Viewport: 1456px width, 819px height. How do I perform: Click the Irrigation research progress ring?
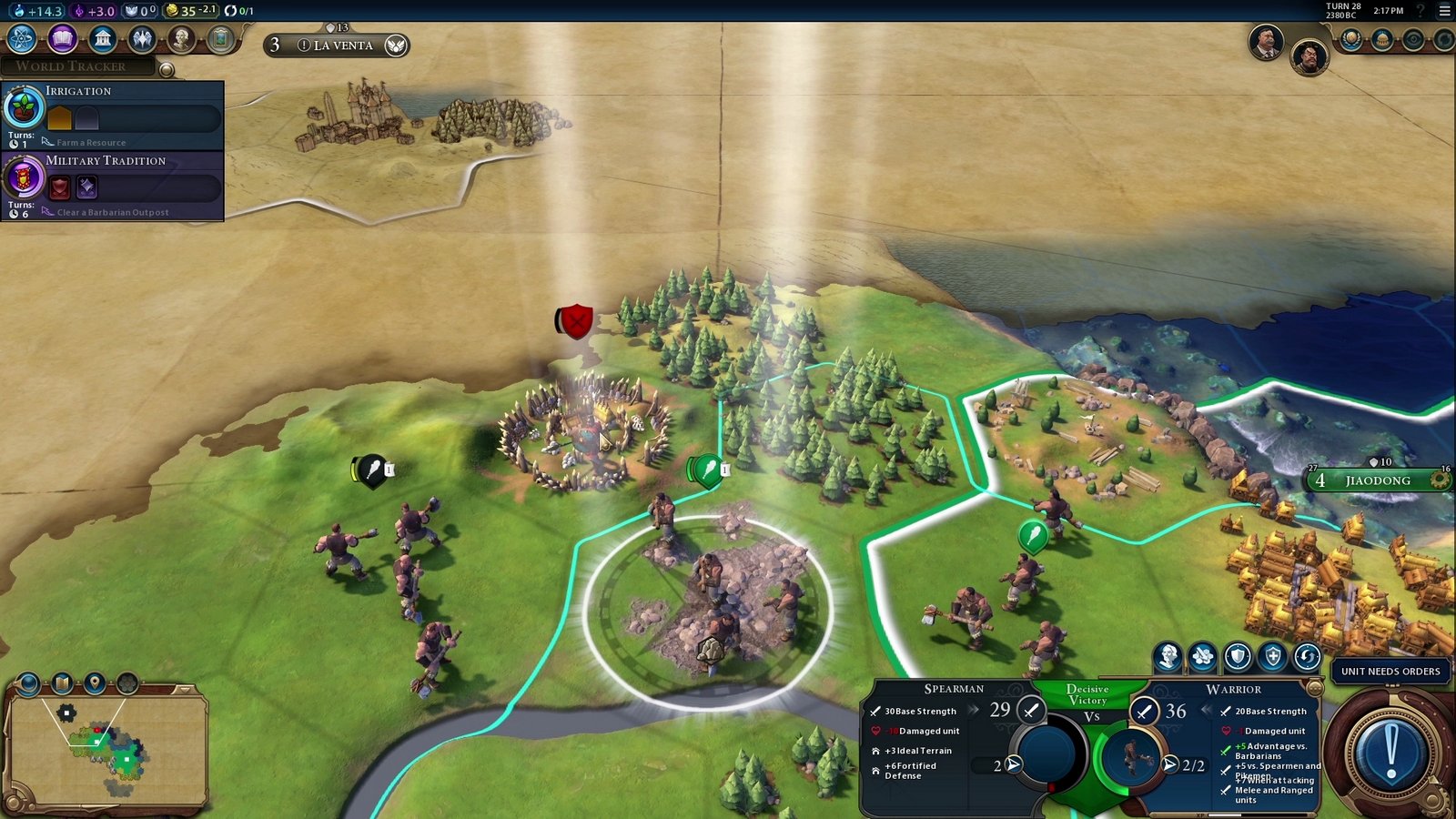(x=25, y=106)
